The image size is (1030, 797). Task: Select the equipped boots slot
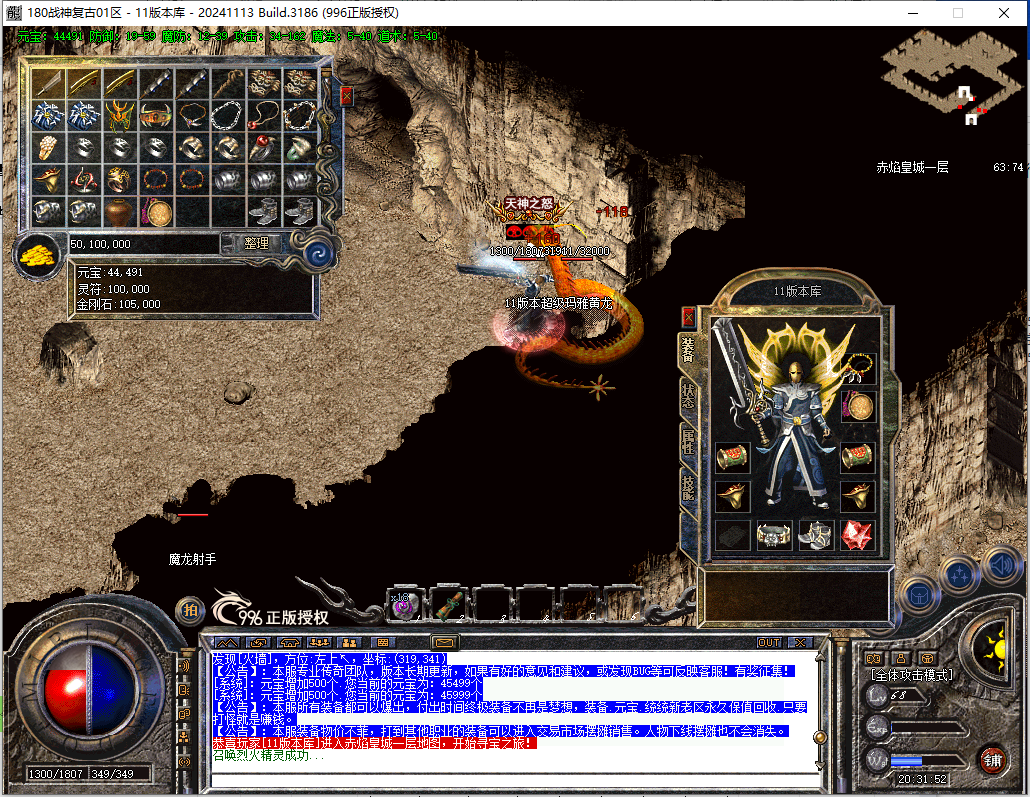click(x=815, y=536)
